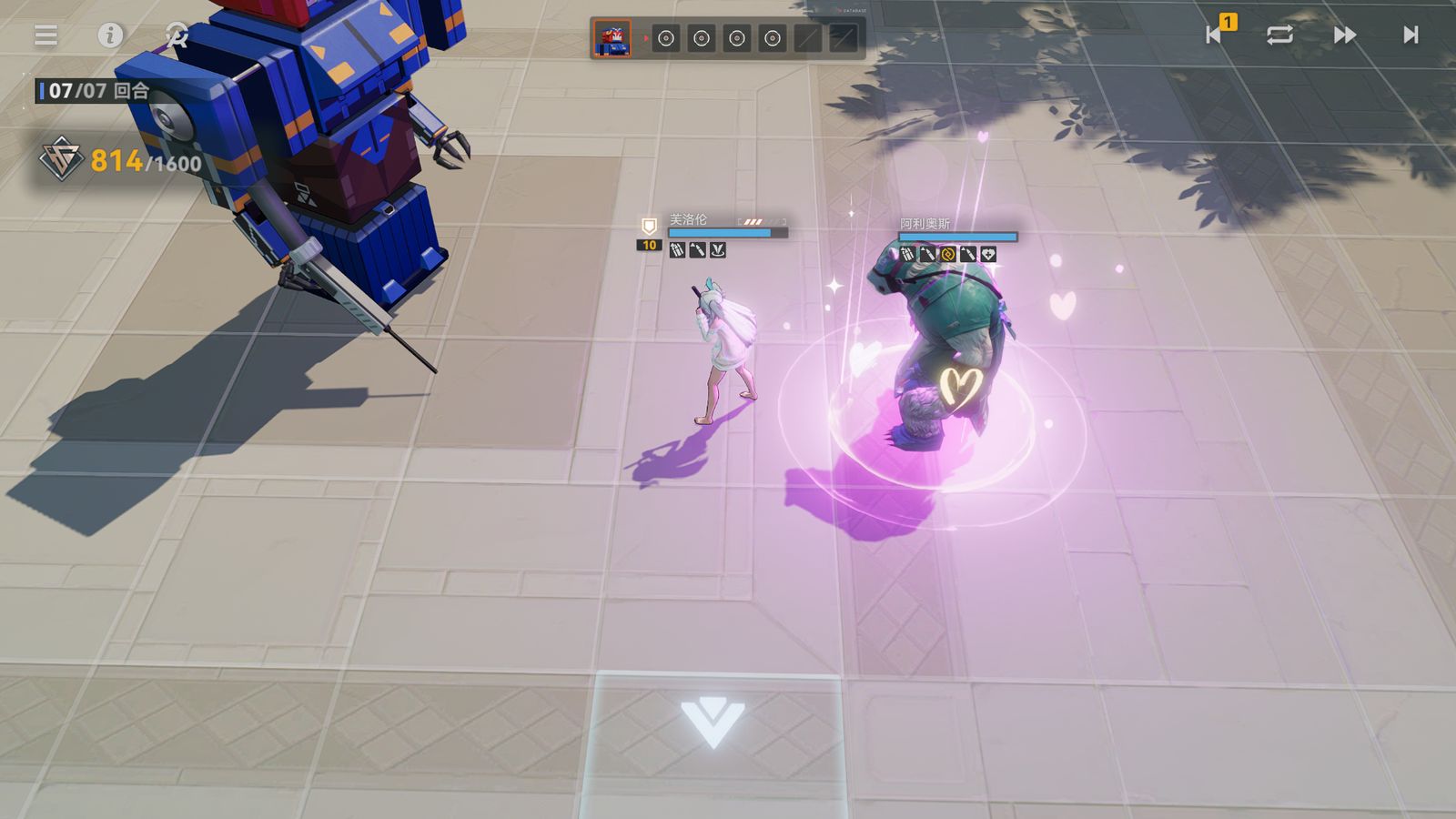Select the highlighted tile with the down chevron
1456x819 pixels.
click(x=713, y=723)
